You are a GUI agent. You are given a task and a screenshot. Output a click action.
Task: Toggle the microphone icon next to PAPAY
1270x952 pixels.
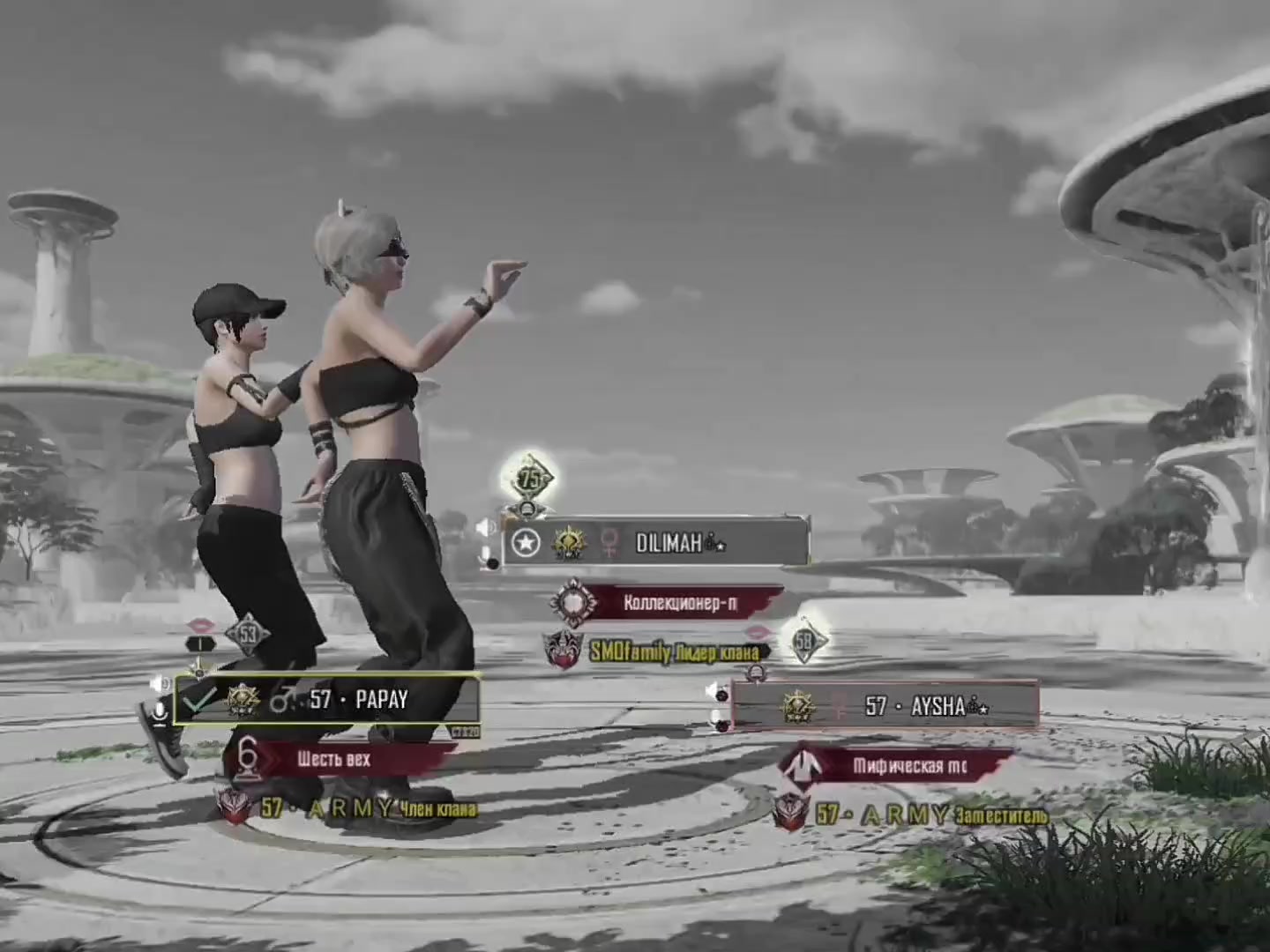160,712
